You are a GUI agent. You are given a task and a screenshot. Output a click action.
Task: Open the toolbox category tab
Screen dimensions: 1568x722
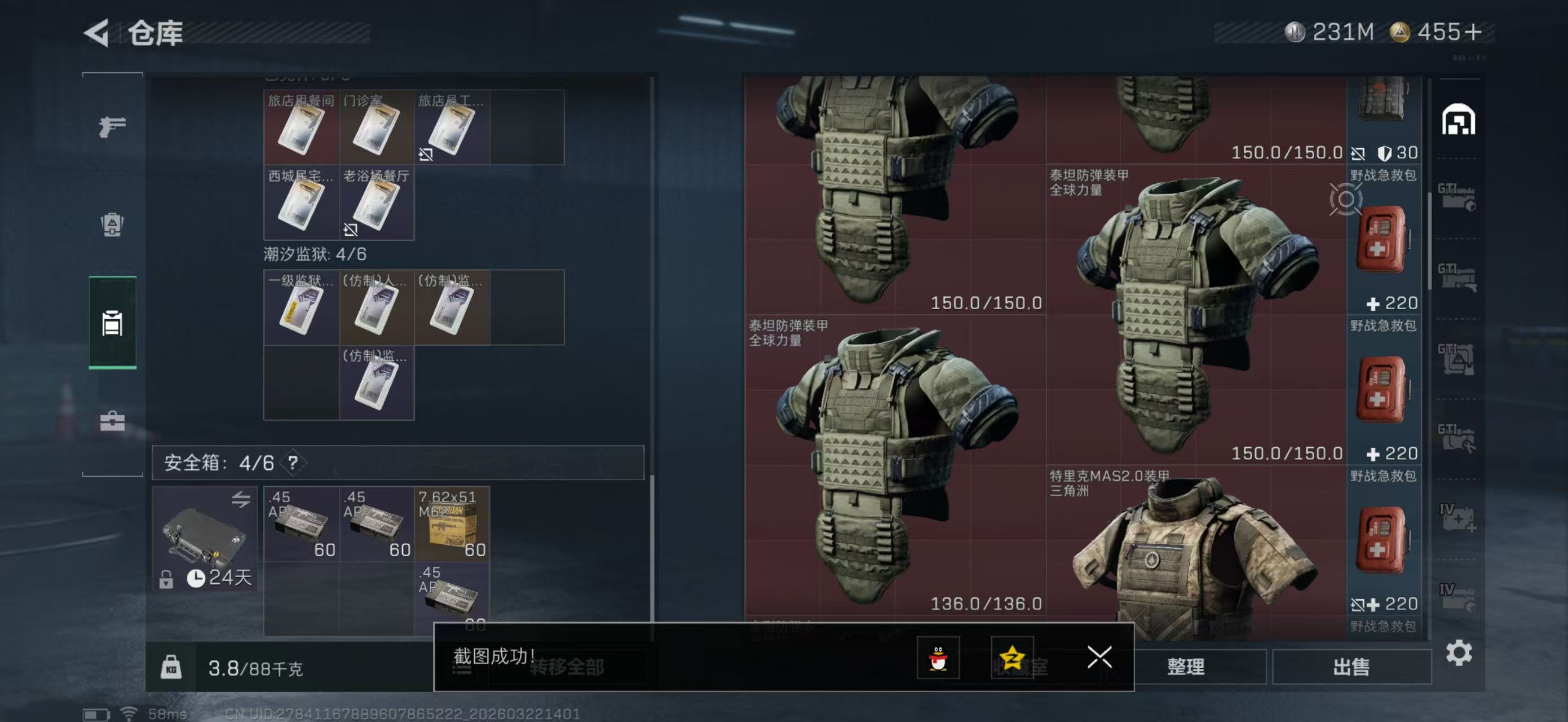[113, 421]
